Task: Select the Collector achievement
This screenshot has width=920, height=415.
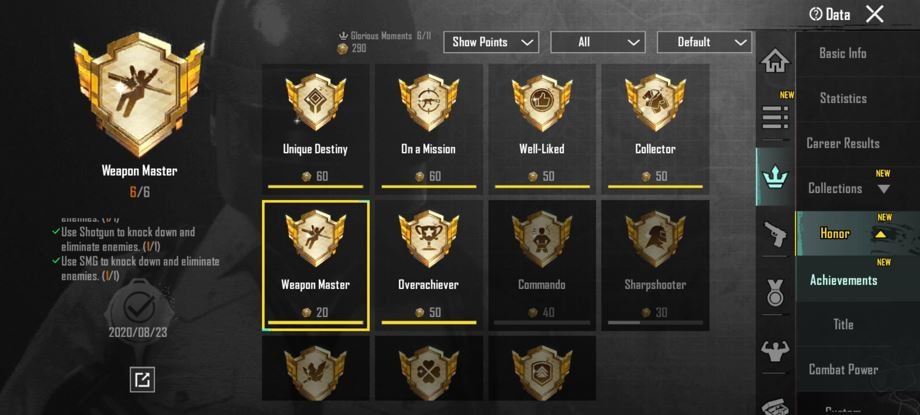Action: point(655,127)
